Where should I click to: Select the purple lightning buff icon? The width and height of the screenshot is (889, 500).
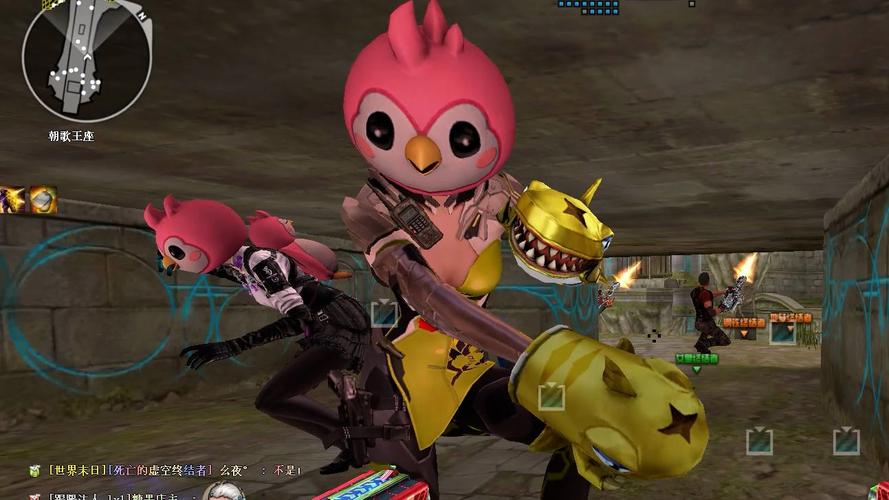pyautogui.click(x=13, y=200)
